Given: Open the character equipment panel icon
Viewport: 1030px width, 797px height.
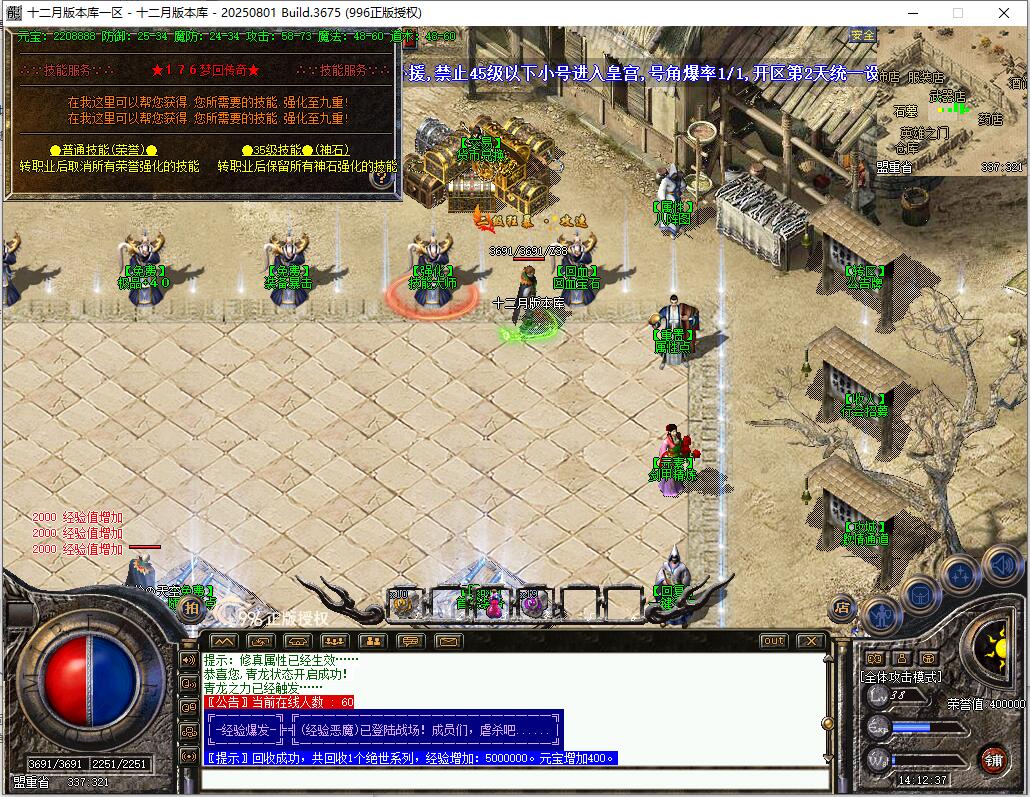Looking at the screenshot, I should pyautogui.click(x=881, y=614).
